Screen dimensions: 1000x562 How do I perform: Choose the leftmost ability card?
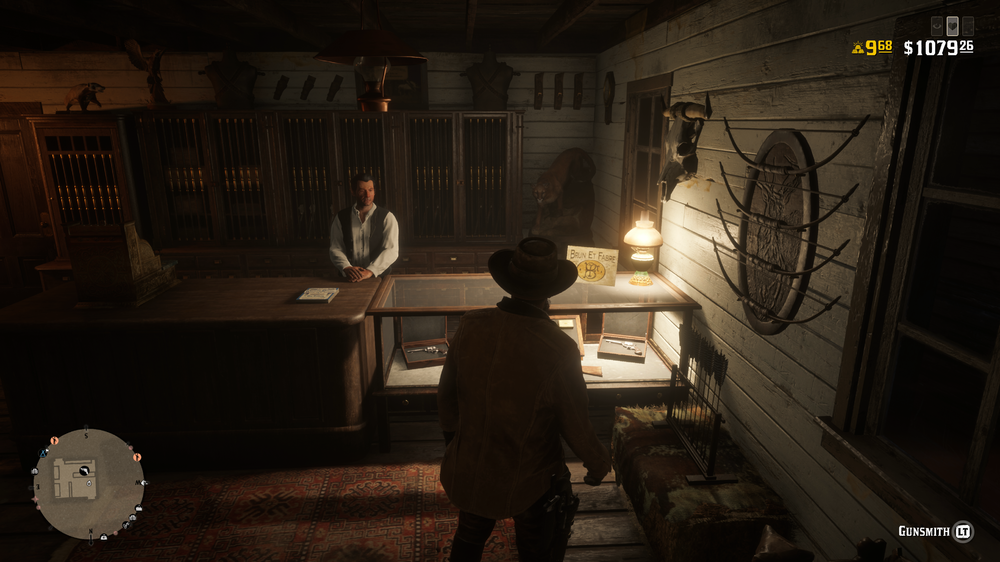pos(937,26)
